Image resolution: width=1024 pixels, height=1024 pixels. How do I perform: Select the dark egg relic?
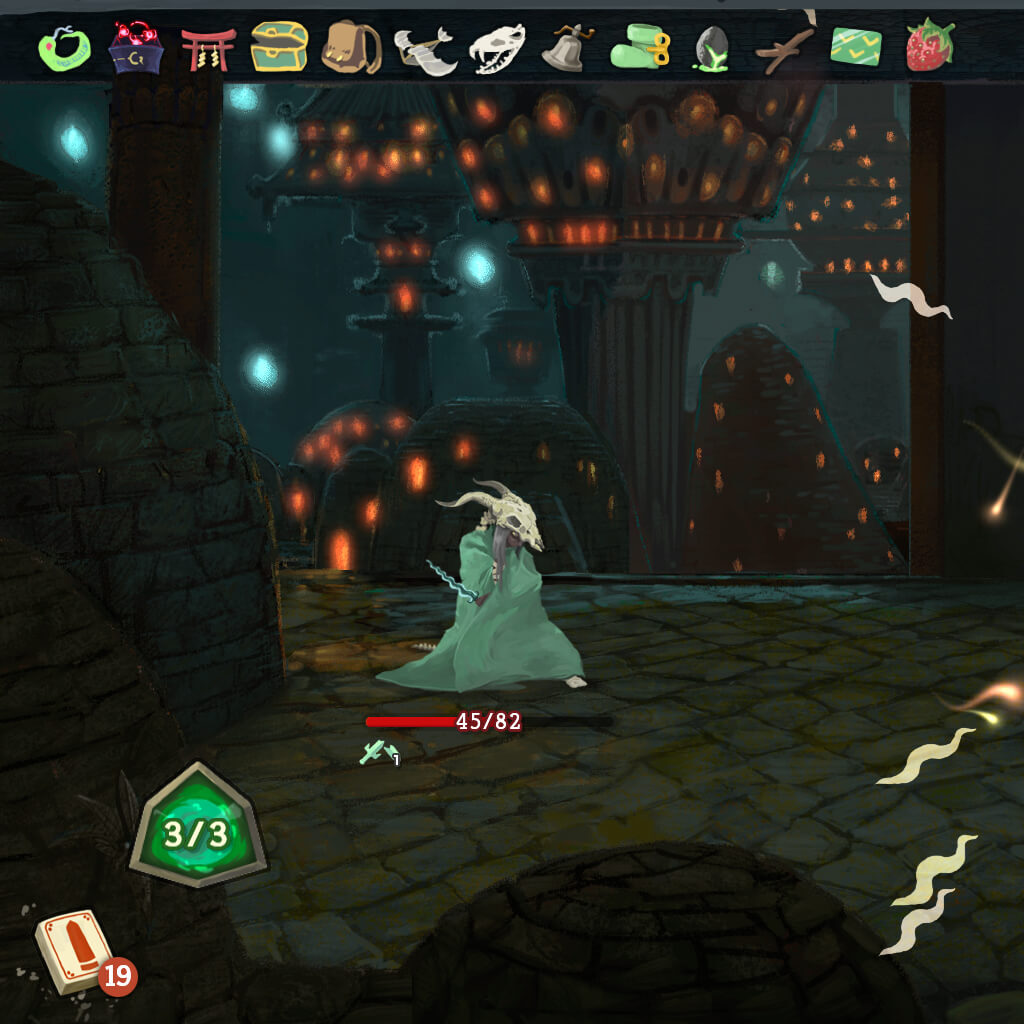tap(711, 48)
